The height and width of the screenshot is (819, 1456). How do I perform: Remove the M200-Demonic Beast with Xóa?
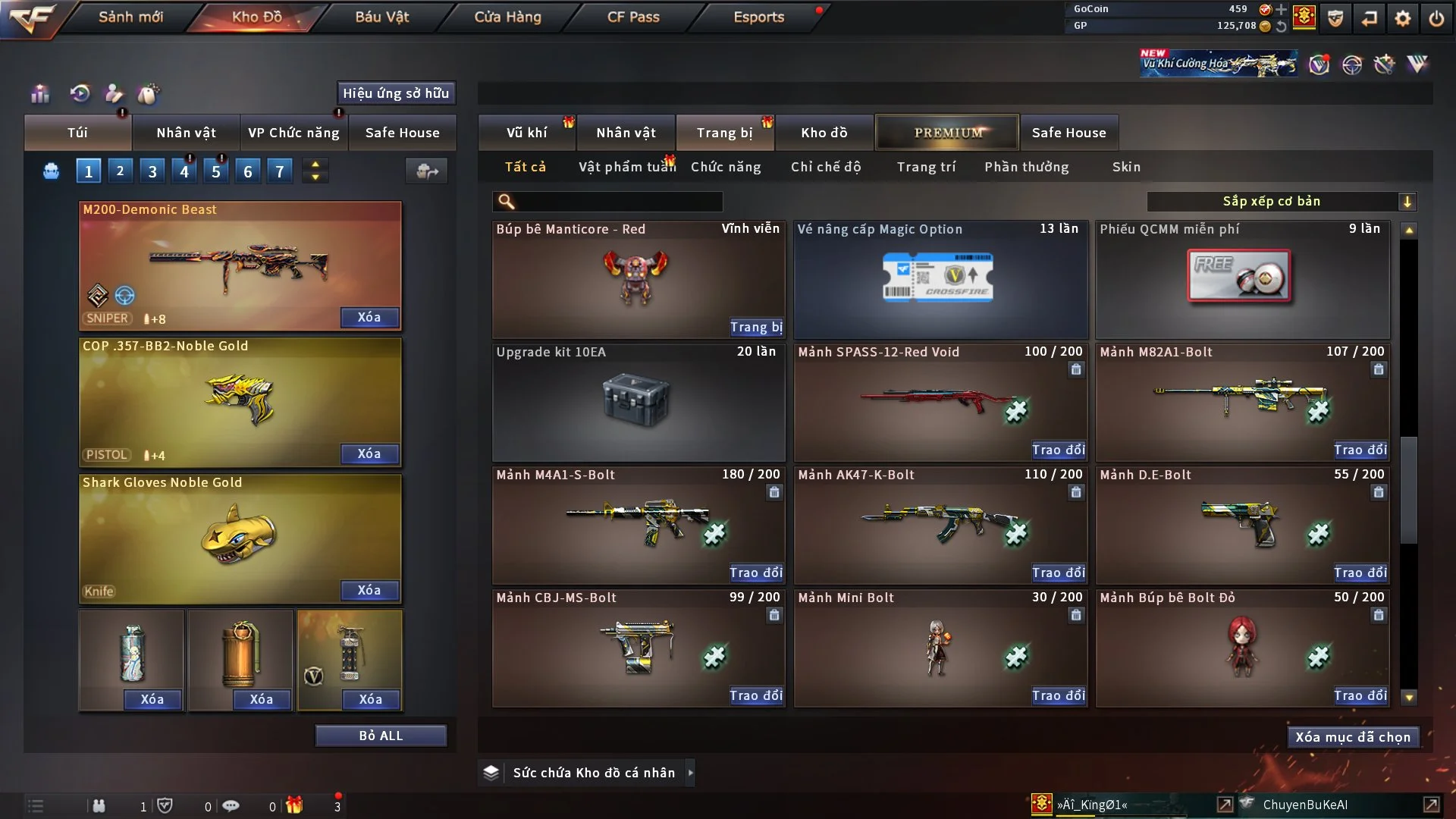point(369,317)
